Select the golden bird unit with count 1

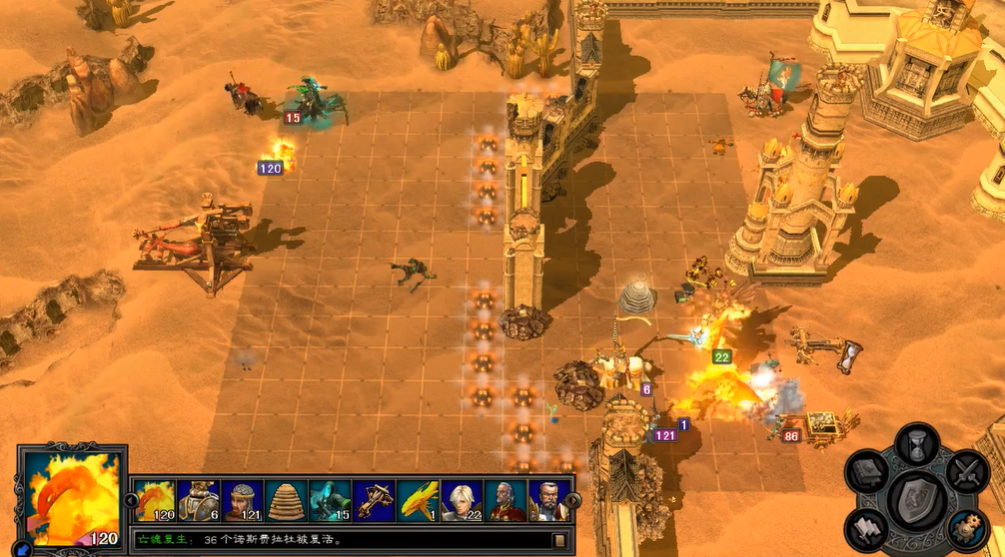418,500
